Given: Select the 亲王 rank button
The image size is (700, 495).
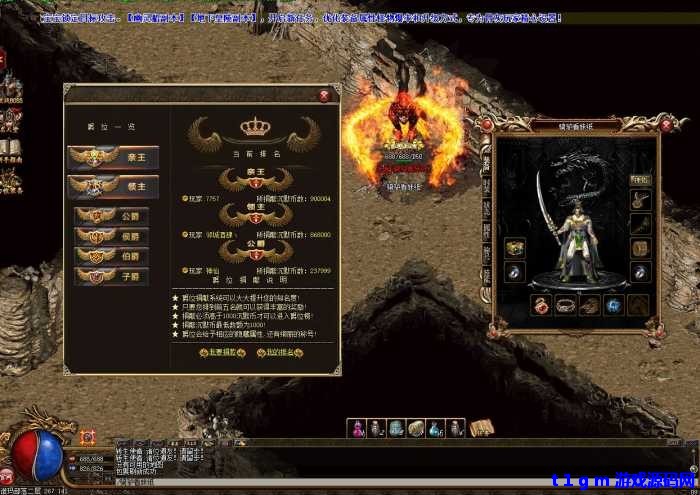Looking at the screenshot, I should click(x=105, y=157).
